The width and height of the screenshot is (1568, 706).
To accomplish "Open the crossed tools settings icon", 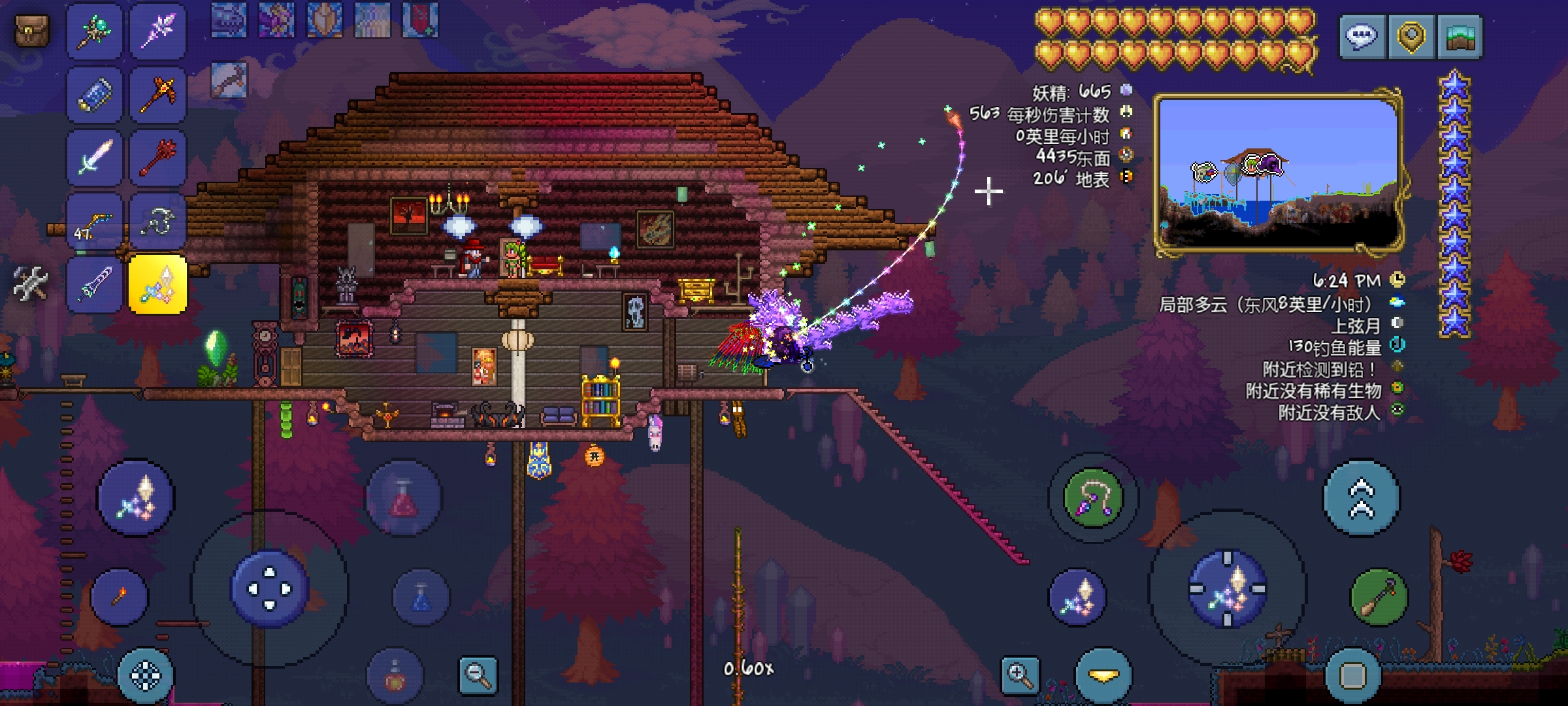I will (30, 284).
